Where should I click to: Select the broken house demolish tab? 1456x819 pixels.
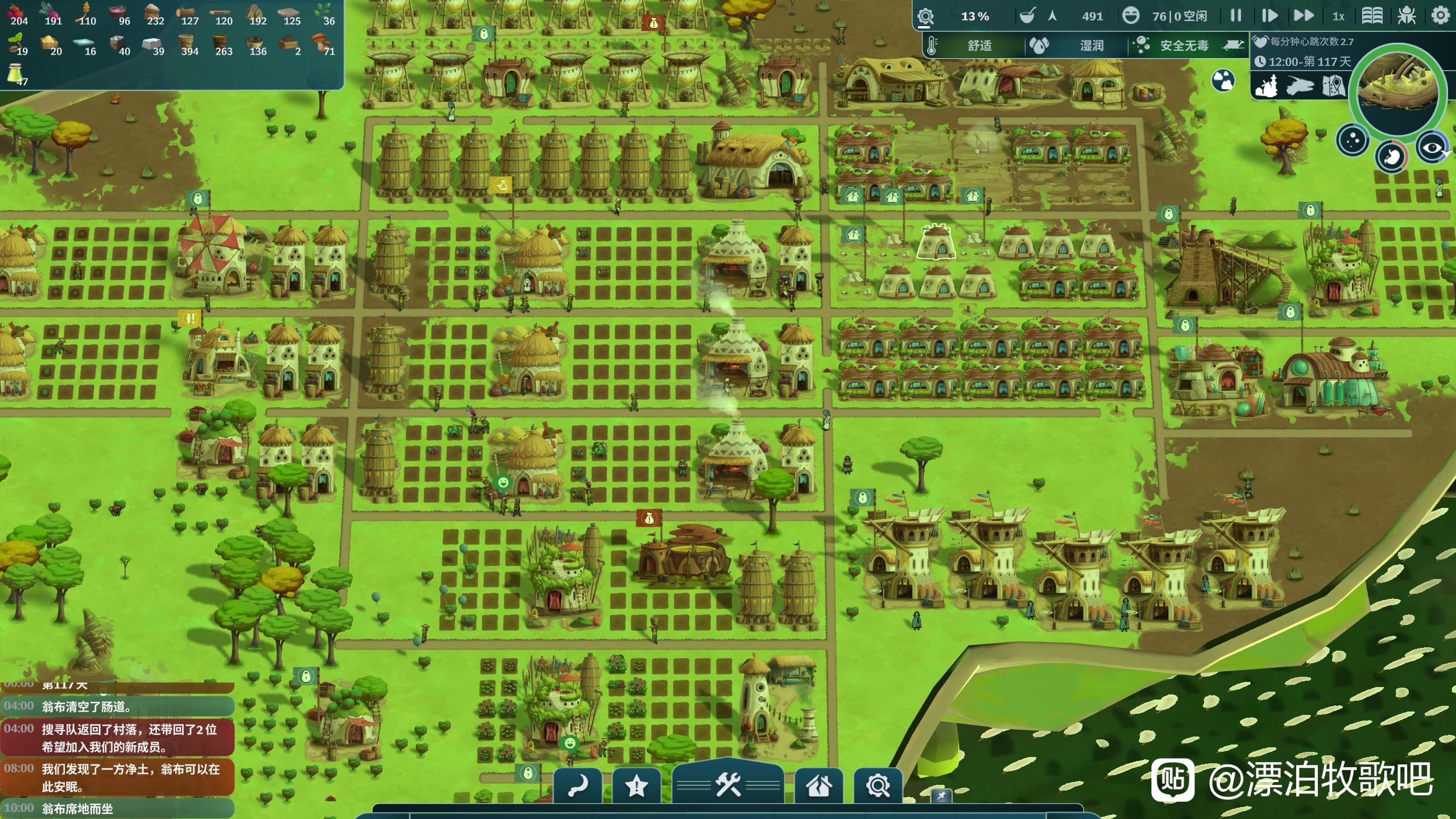818,787
